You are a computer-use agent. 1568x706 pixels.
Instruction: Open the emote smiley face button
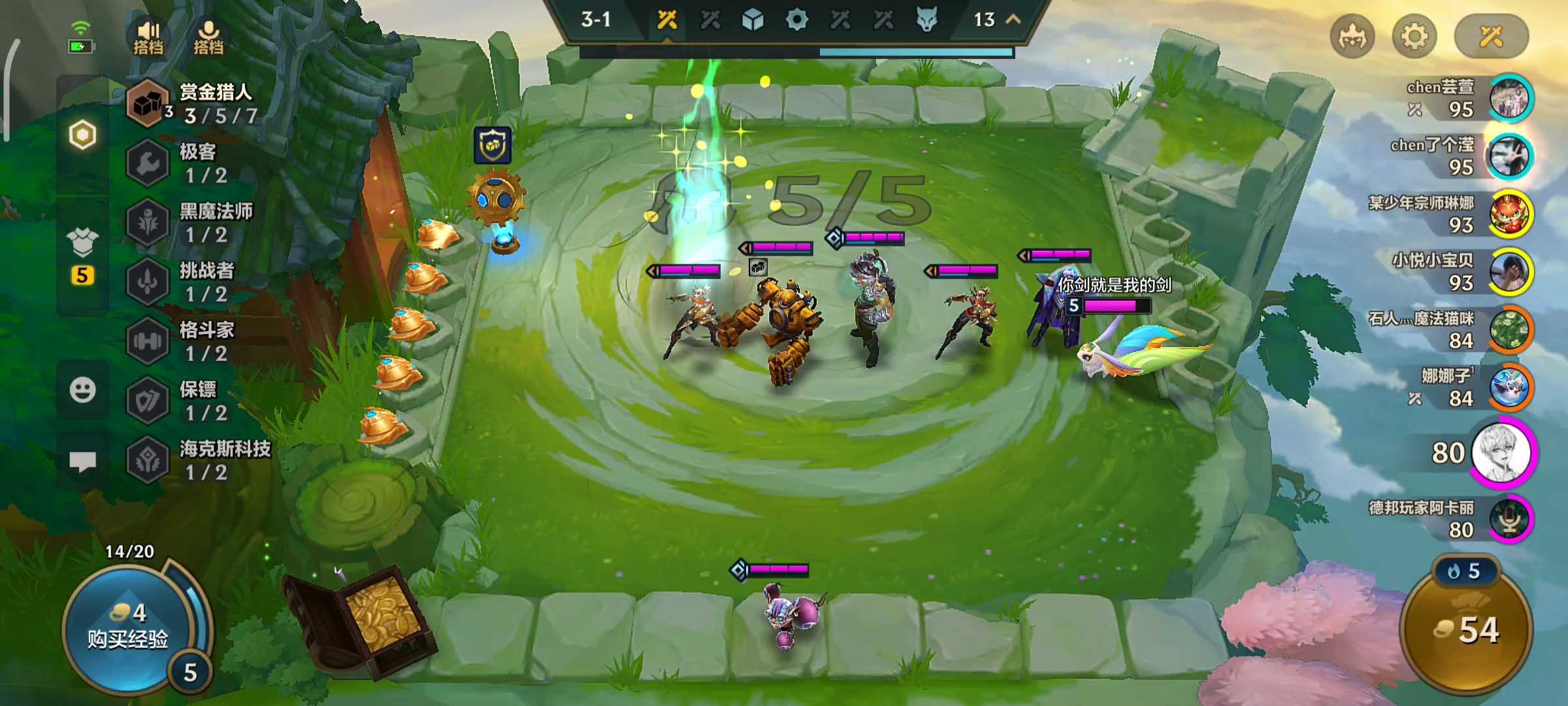(x=82, y=391)
